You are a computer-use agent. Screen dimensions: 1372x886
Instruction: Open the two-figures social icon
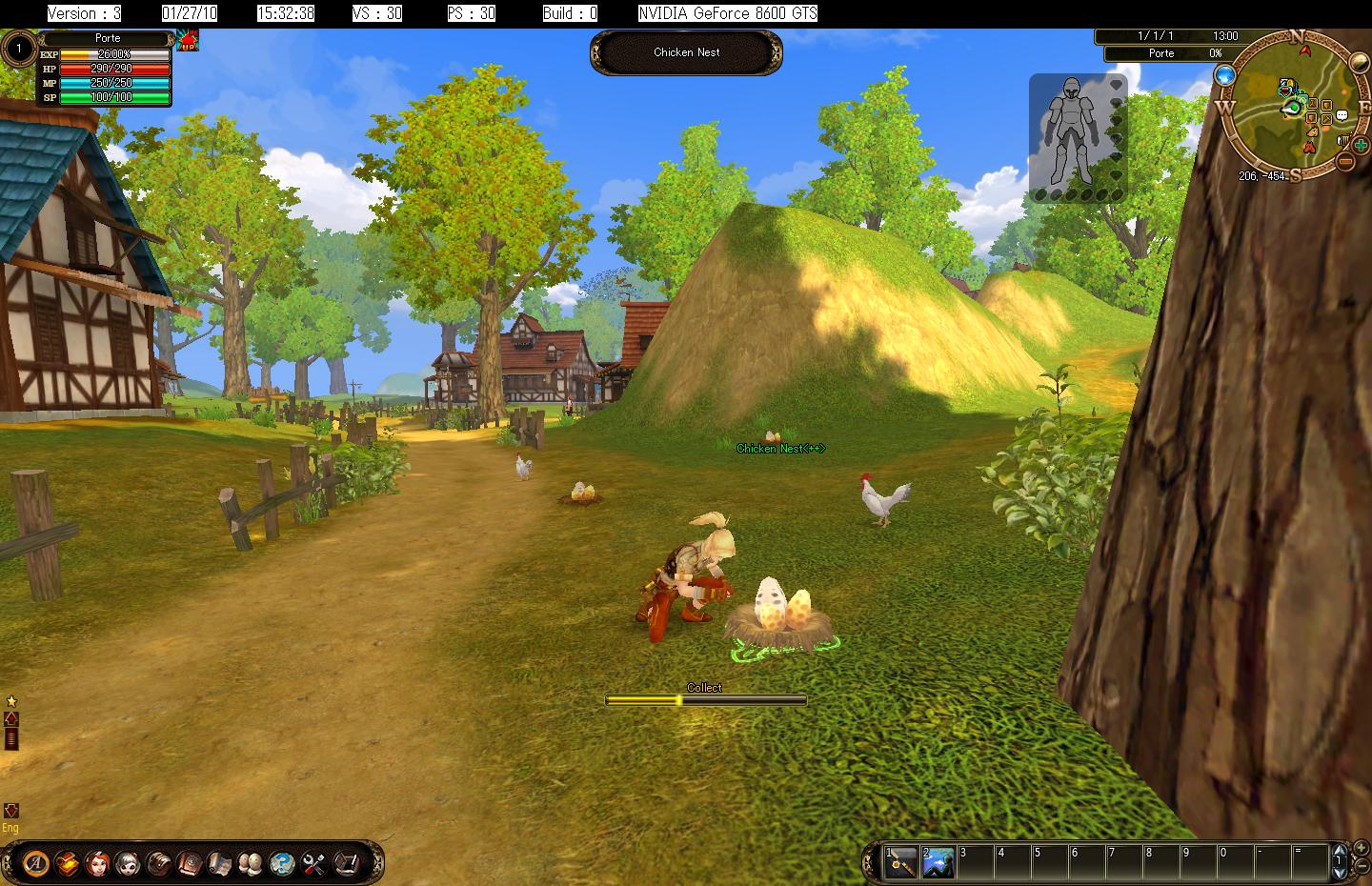point(252,863)
